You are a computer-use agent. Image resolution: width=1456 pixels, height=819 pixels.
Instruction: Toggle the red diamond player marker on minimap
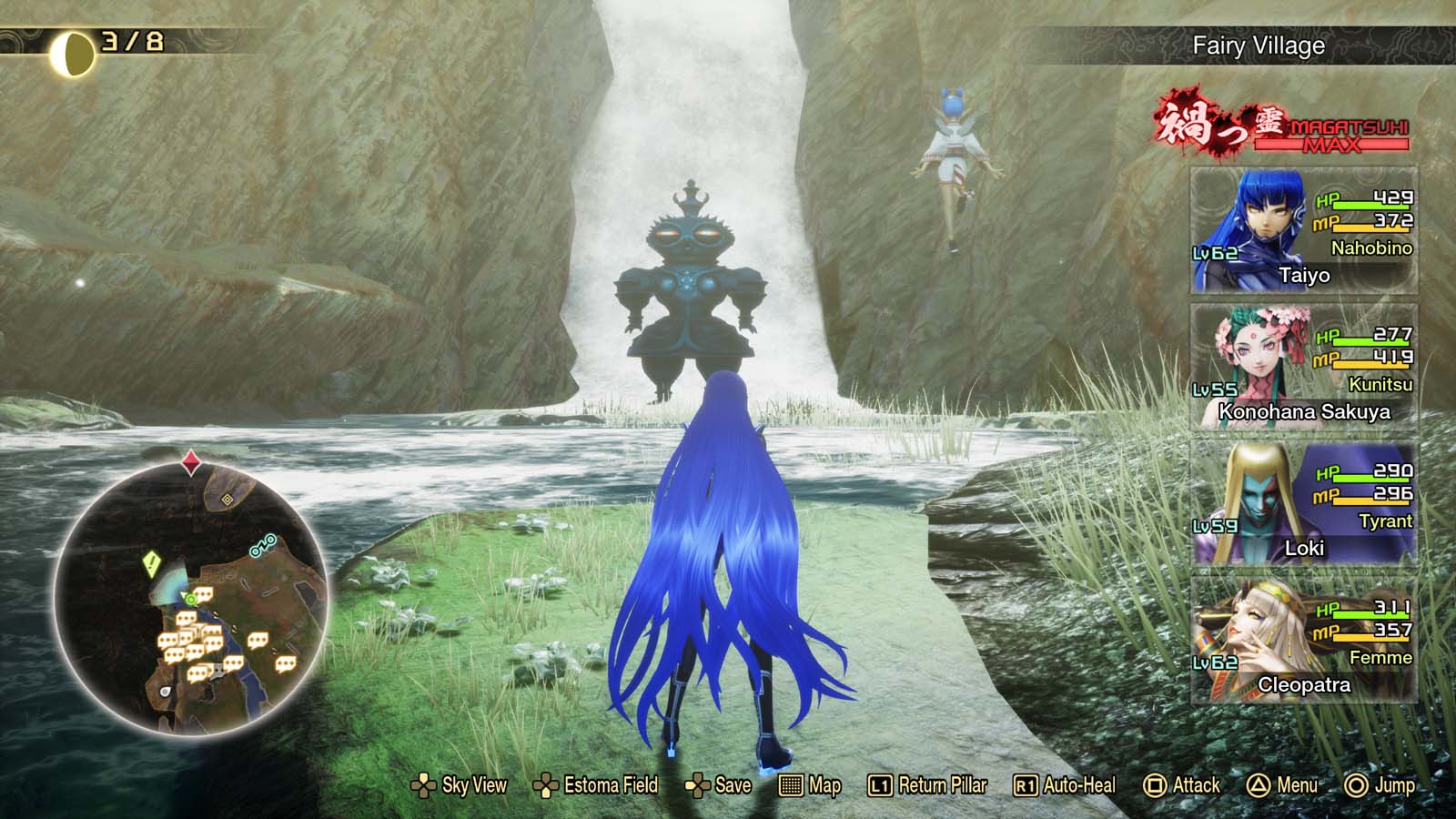point(190,460)
